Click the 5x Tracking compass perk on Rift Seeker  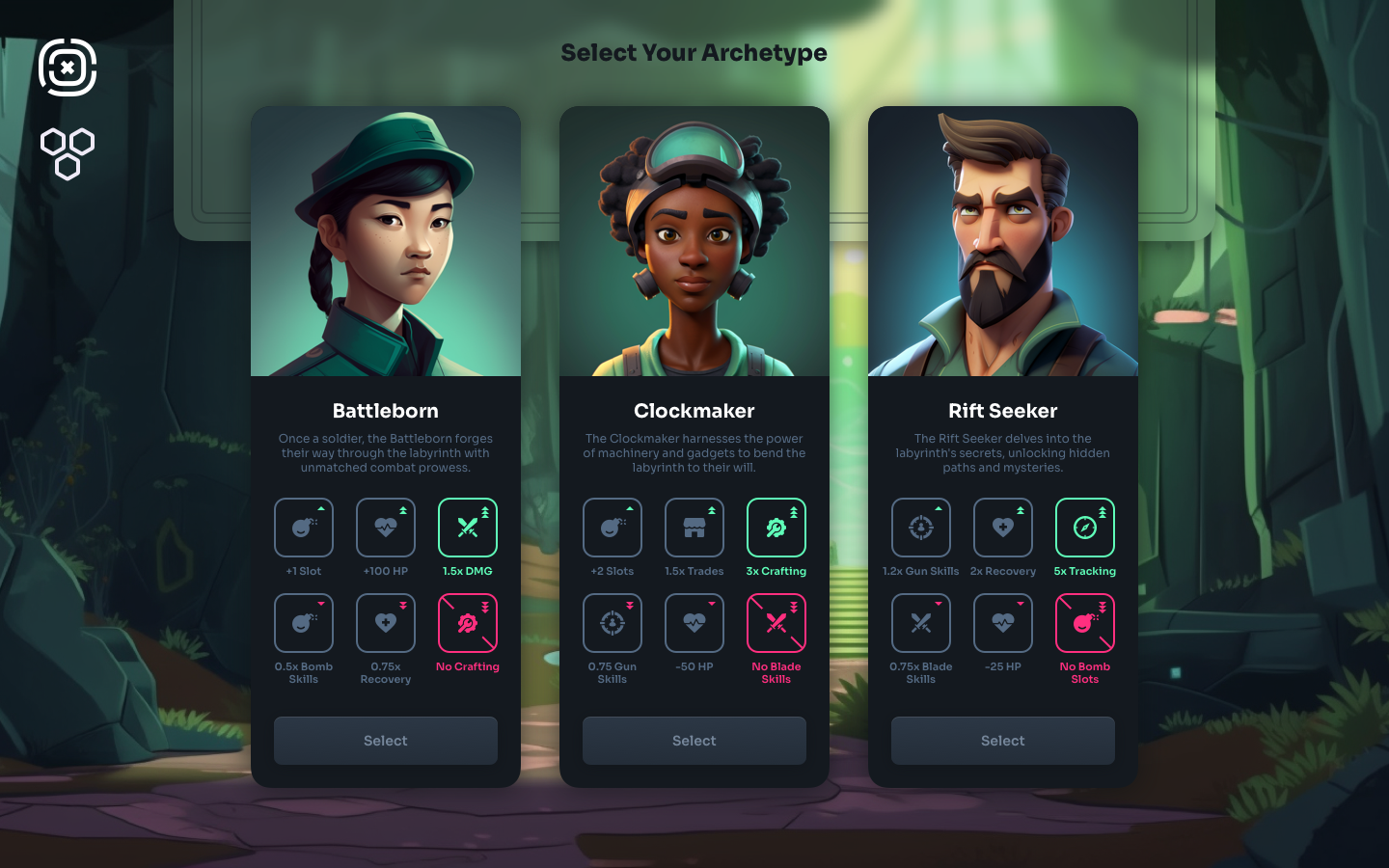click(x=1085, y=528)
